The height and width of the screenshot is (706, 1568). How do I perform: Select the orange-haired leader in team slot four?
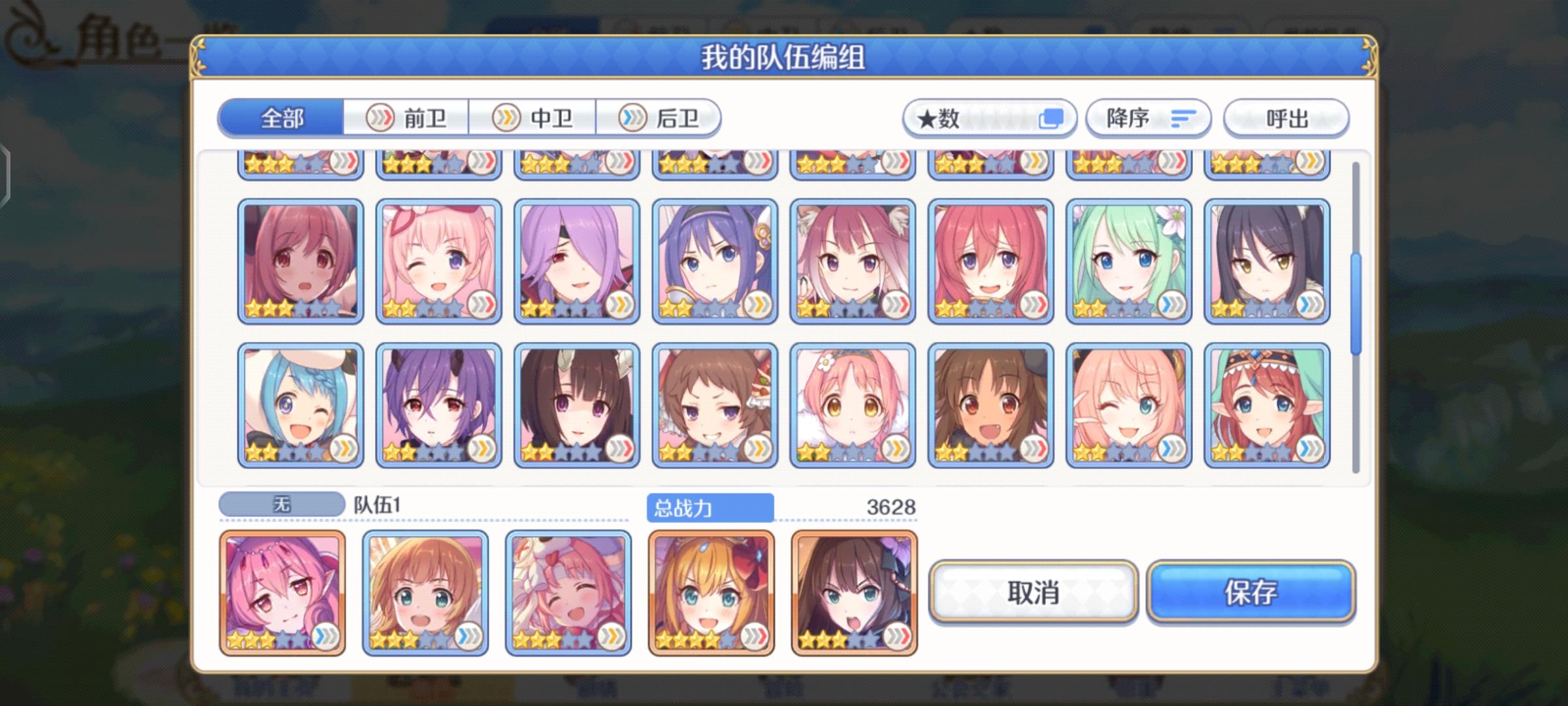click(x=710, y=592)
